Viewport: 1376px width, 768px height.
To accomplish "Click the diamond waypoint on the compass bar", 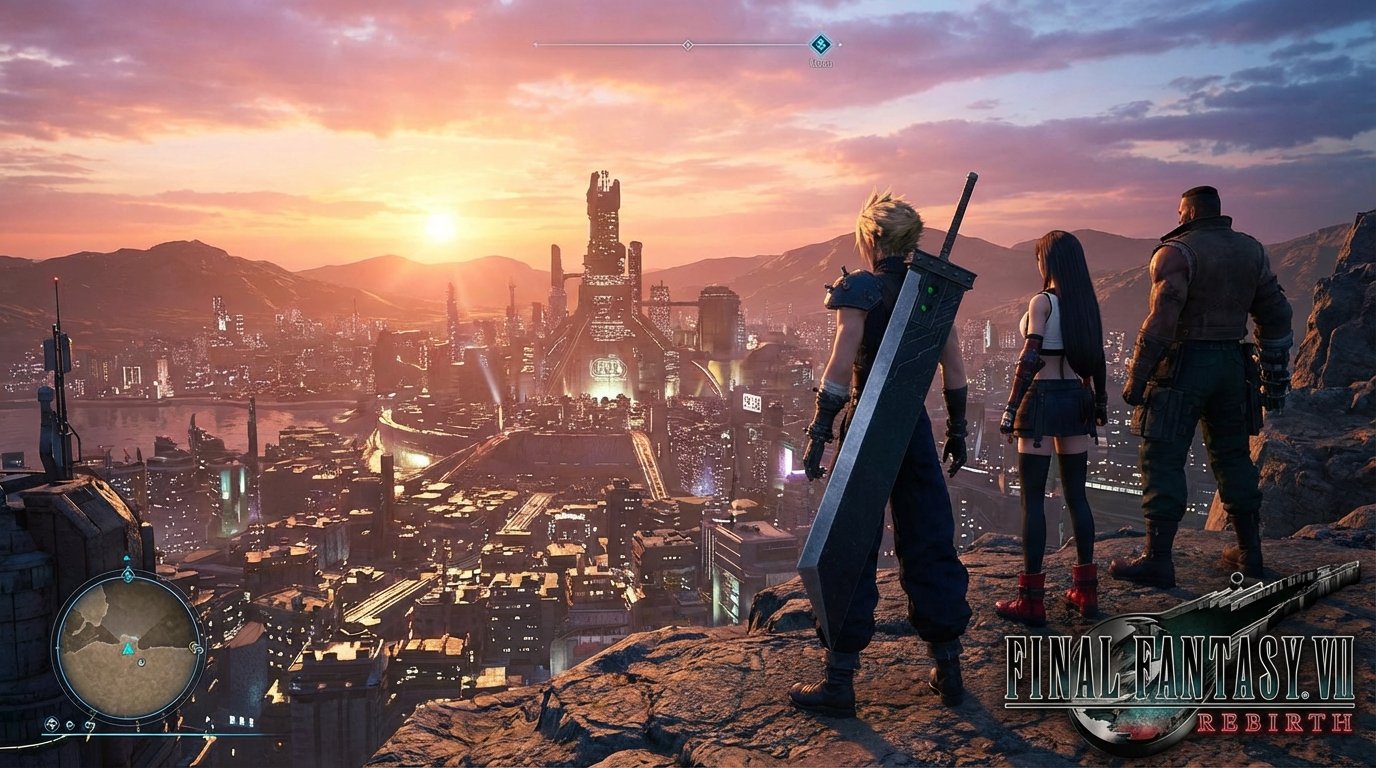I will click(688, 45).
